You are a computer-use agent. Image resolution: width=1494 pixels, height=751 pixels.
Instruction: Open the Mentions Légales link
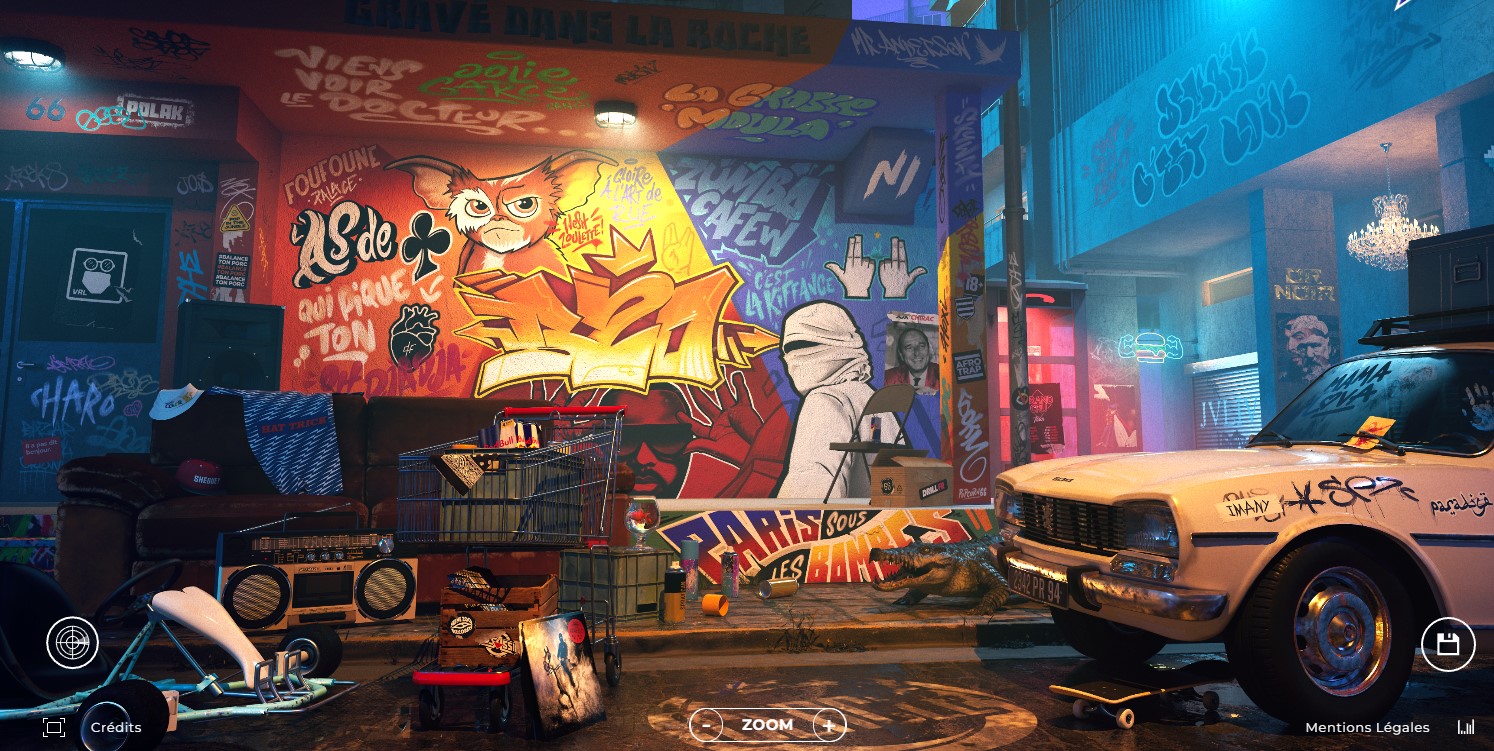tap(1367, 727)
